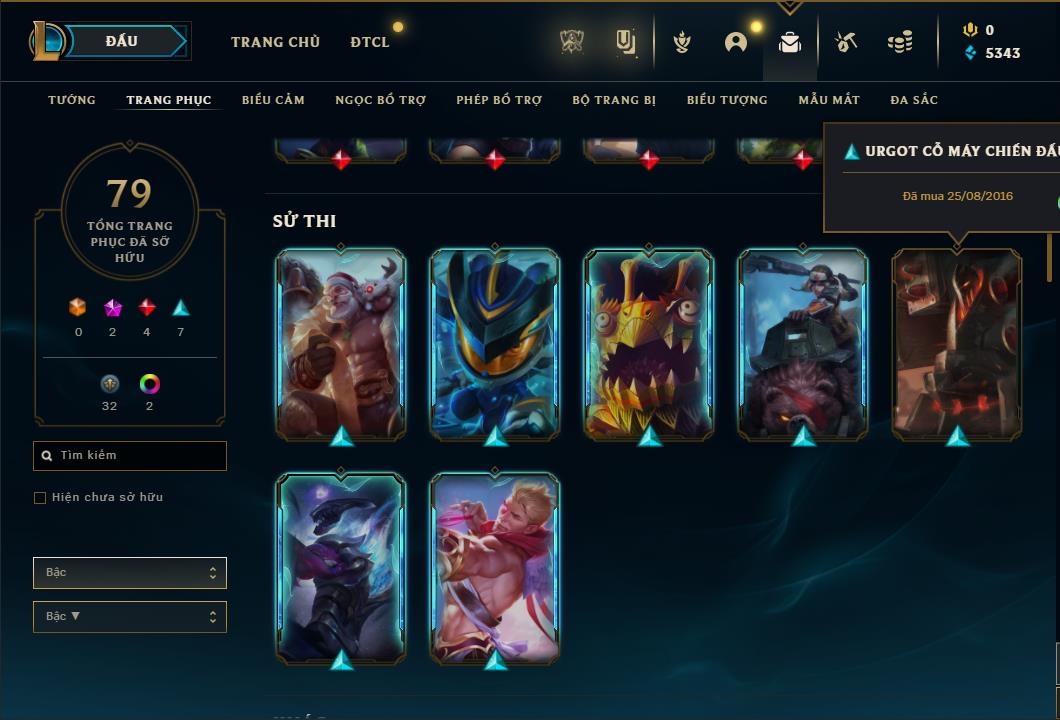This screenshot has height=720, width=1060.
Task: Choose the yellow monster costume skin card
Action: point(649,343)
